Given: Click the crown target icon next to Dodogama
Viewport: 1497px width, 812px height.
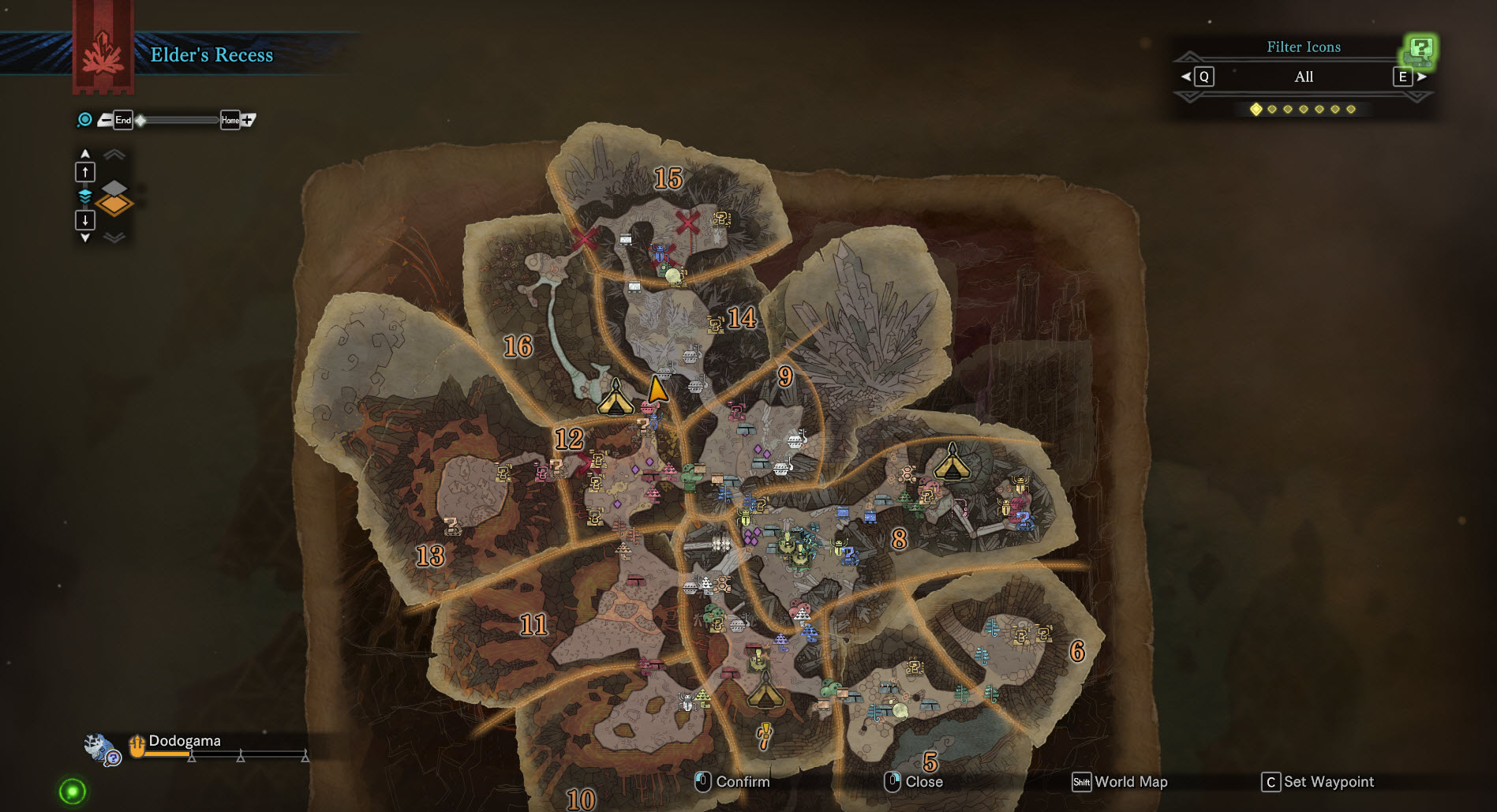Looking at the screenshot, I should coord(136,744).
